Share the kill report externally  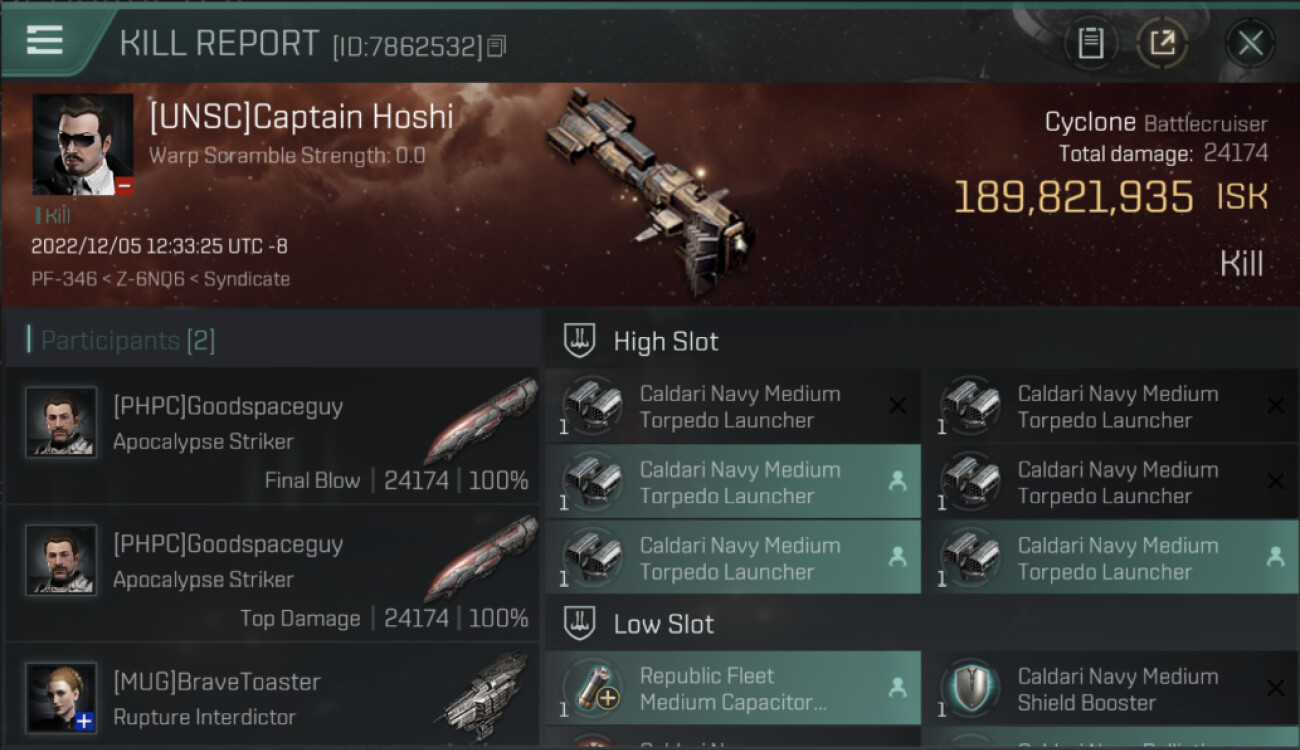pyautogui.click(x=1161, y=43)
